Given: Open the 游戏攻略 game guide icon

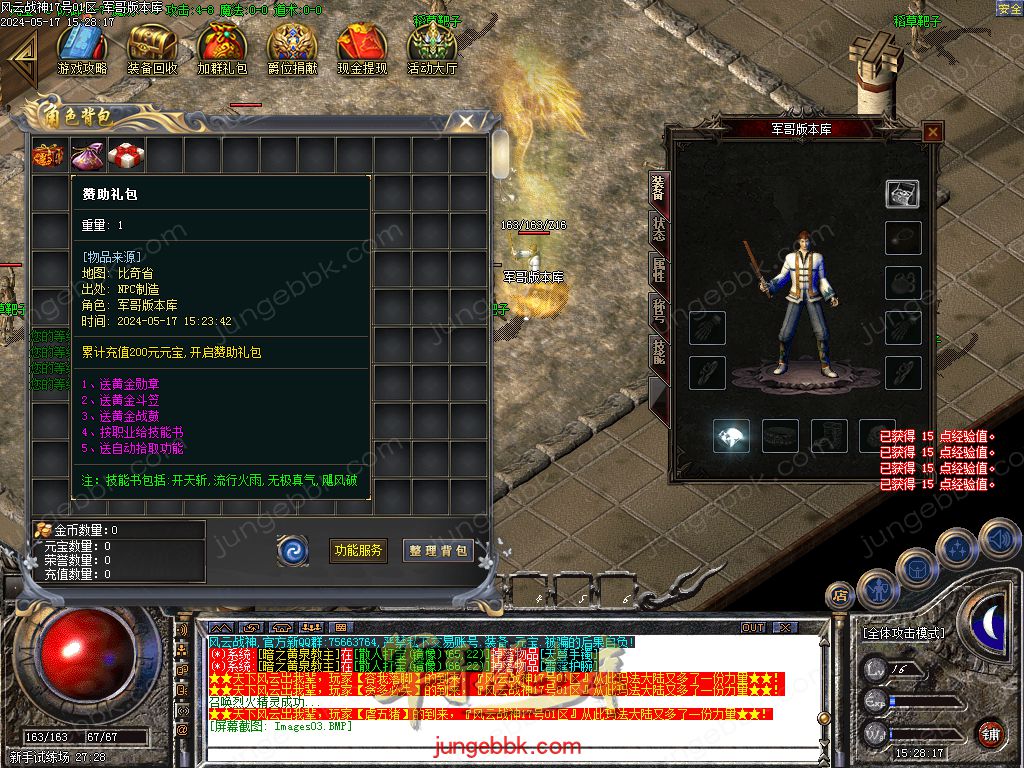Looking at the screenshot, I should tap(82, 47).
